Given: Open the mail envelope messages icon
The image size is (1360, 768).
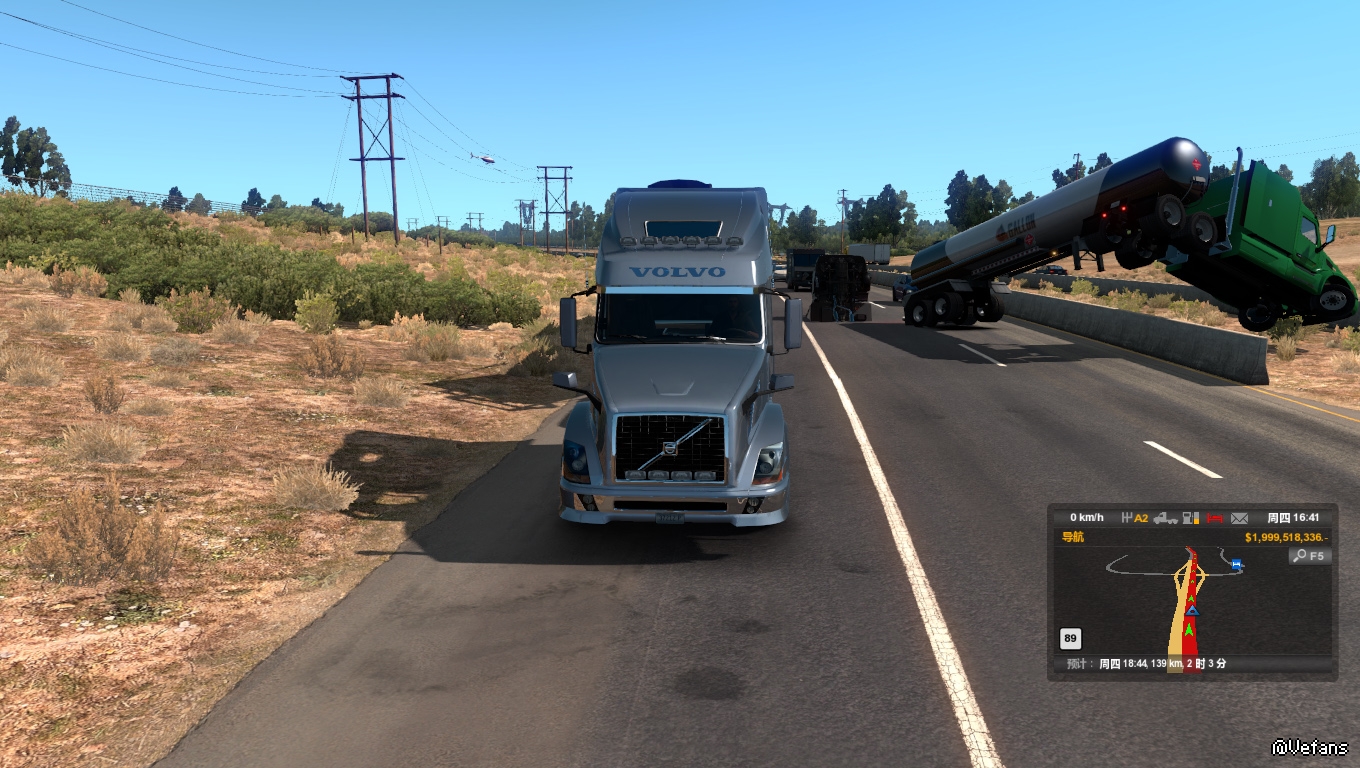Looking at the screenshot, I should [1240, 518].
